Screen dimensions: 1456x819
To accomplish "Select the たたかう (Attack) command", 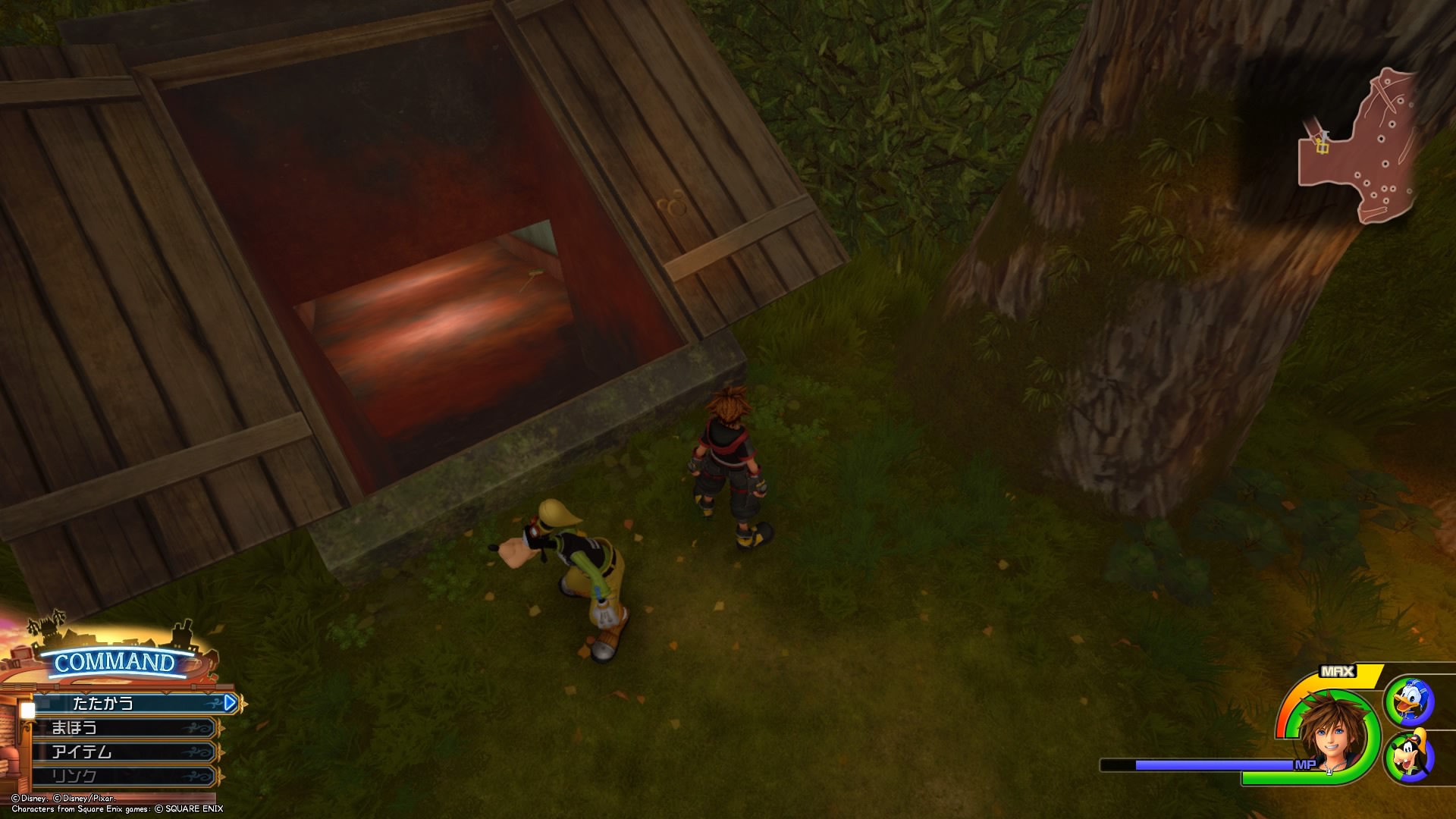I will (129, 703).
